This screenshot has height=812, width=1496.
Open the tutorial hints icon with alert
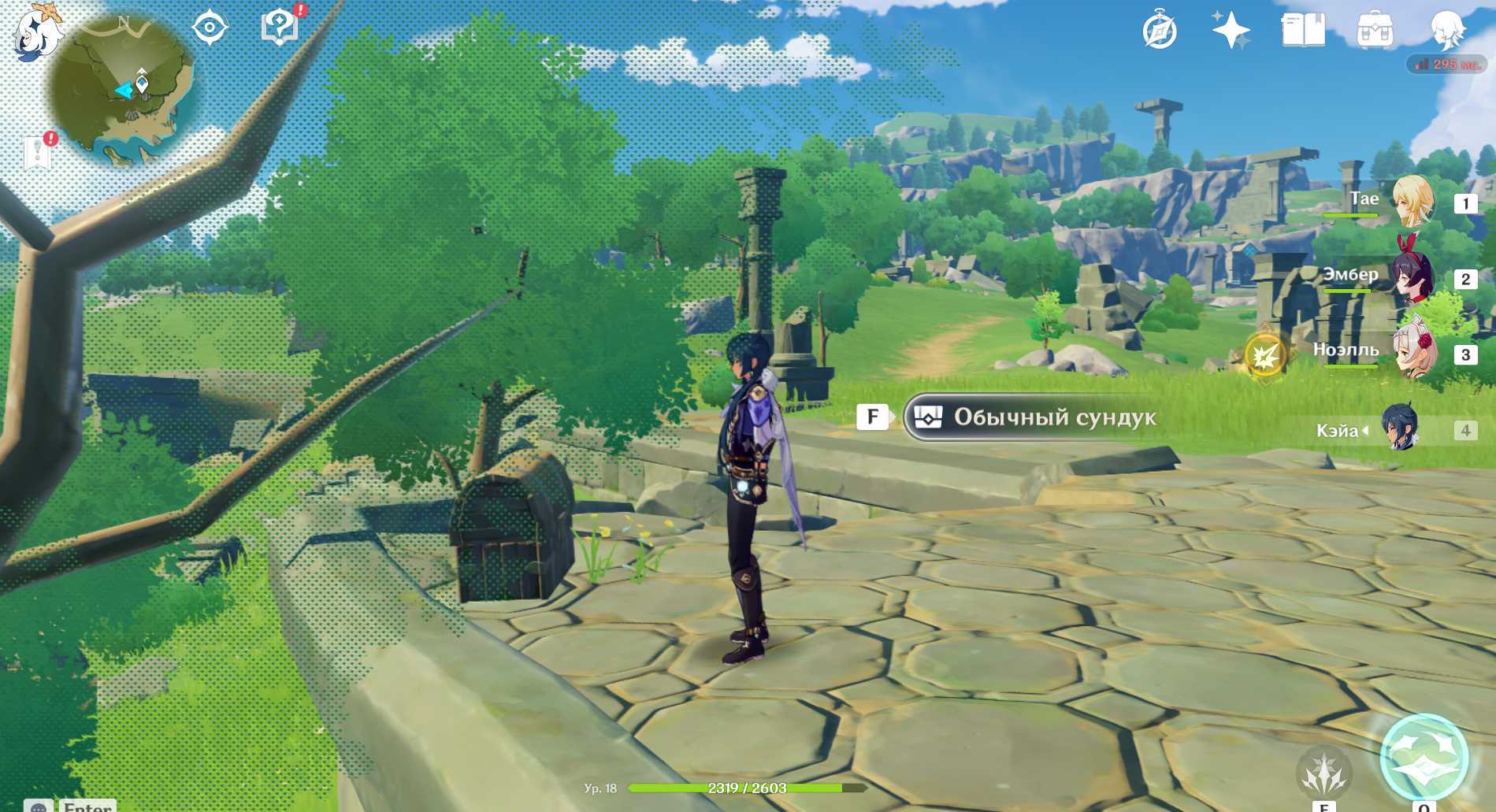click(x=280, y=27)
